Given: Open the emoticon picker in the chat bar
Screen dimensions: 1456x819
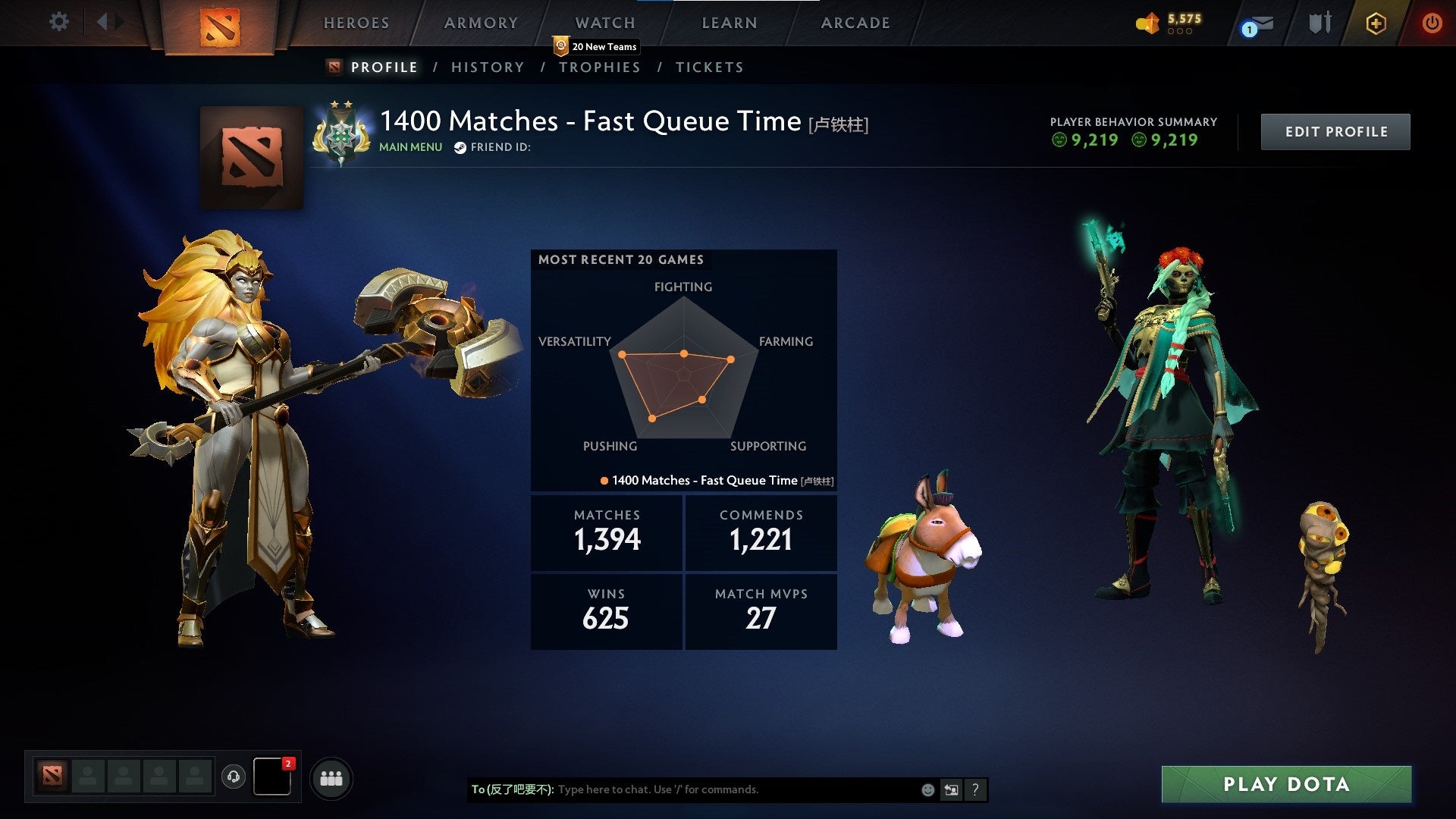Looking at the screenshot, I should coord(927,789).
